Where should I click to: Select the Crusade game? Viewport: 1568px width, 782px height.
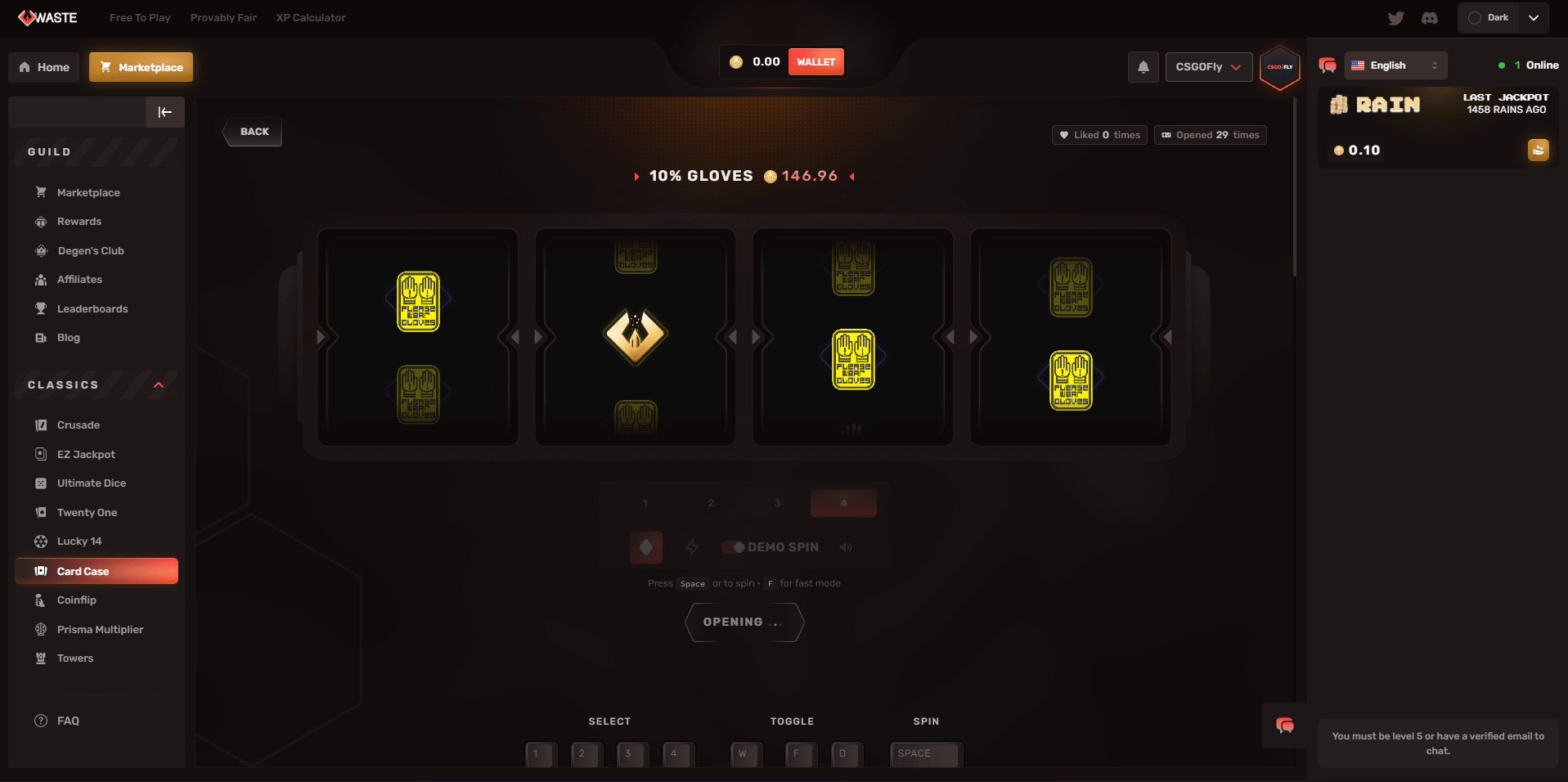point(79,425)
